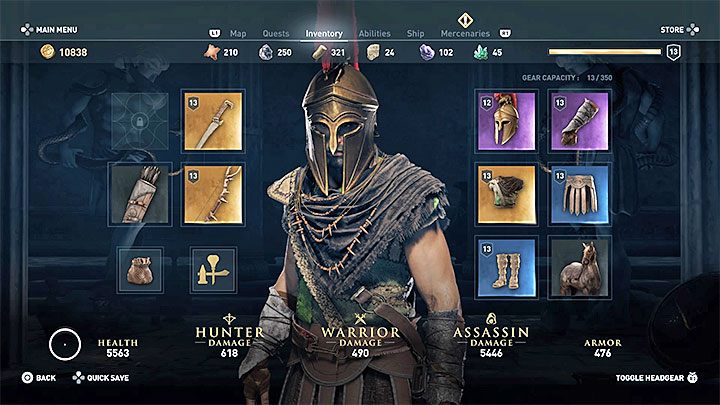Select the blue boots gear slot
720x405 pixels.
(506, 267)
